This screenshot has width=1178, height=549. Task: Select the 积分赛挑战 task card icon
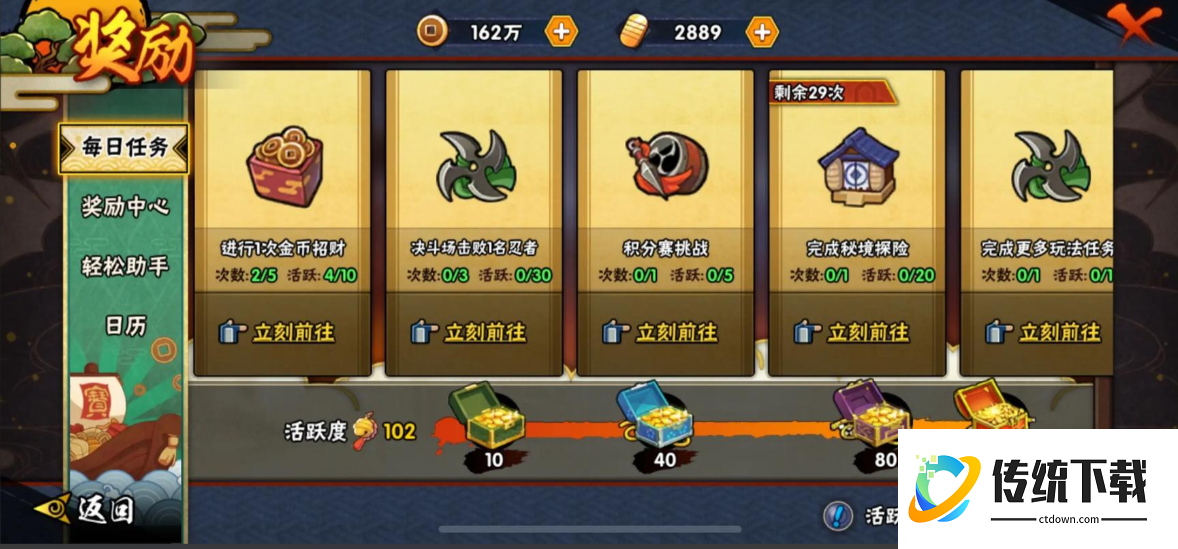coord(665,168)
